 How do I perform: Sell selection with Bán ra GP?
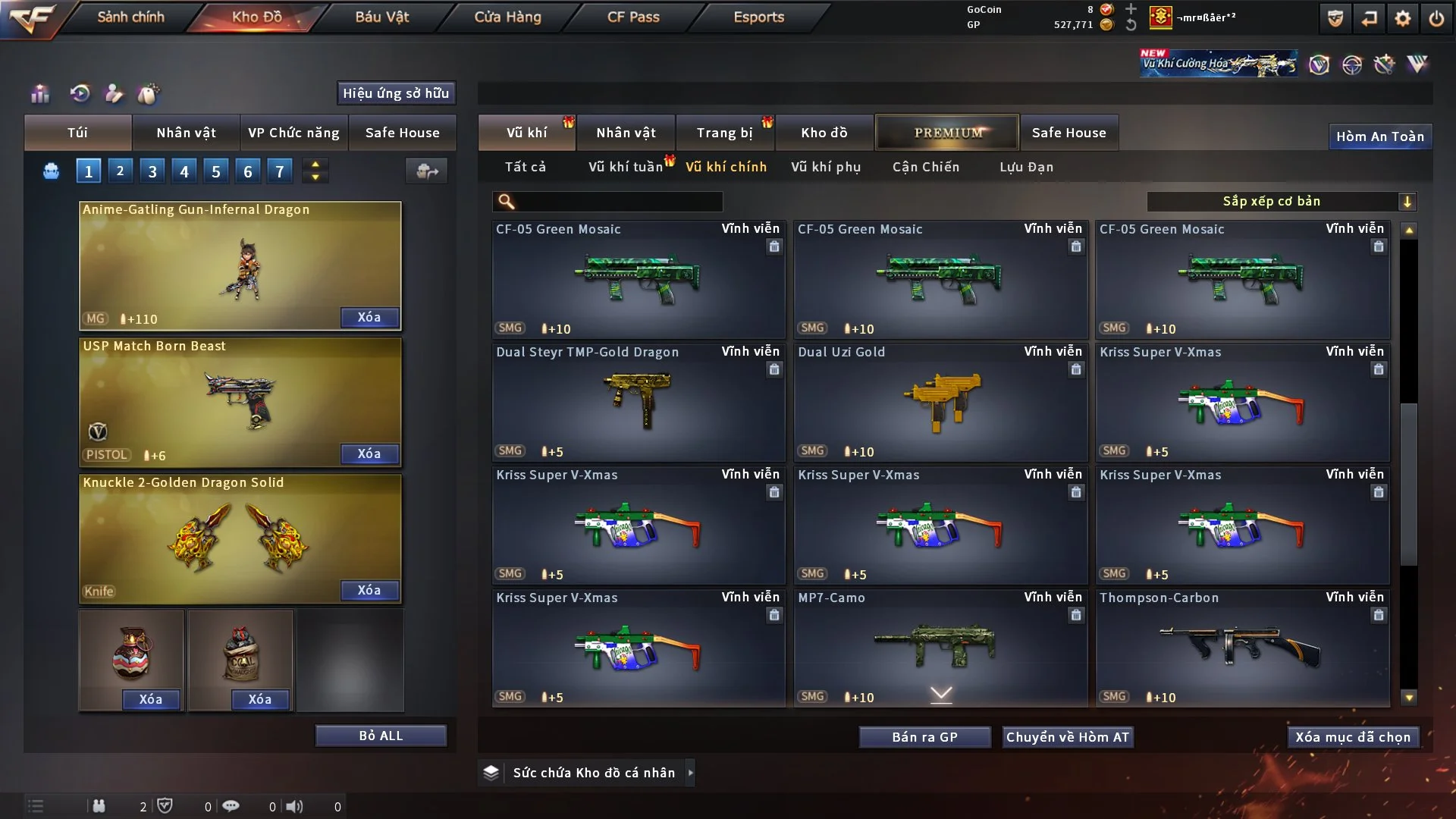click(x=924, y=737)
